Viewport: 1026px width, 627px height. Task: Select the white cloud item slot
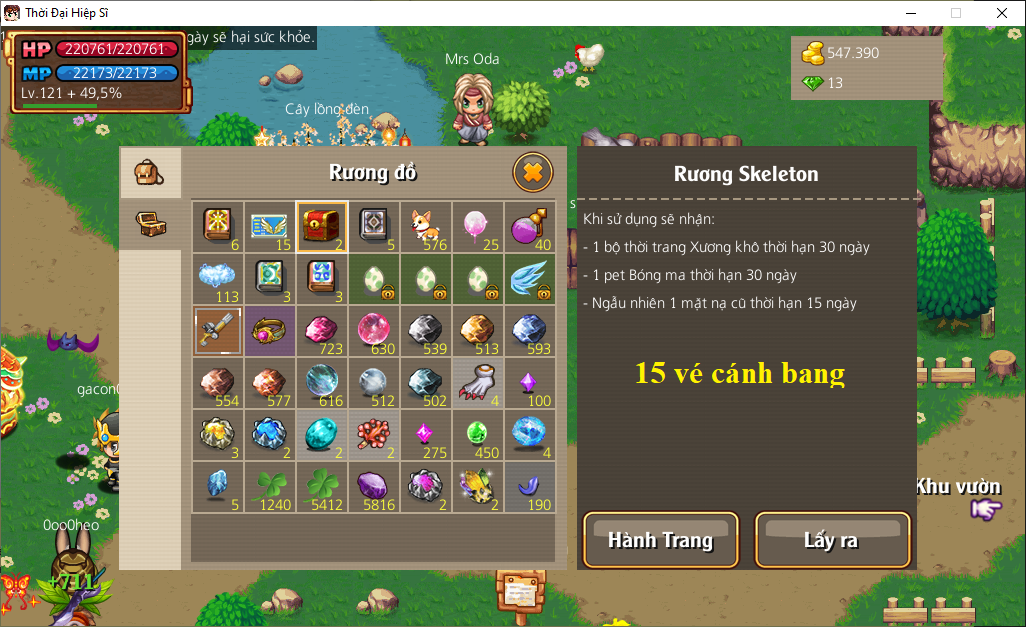click(x=218, y=279)
